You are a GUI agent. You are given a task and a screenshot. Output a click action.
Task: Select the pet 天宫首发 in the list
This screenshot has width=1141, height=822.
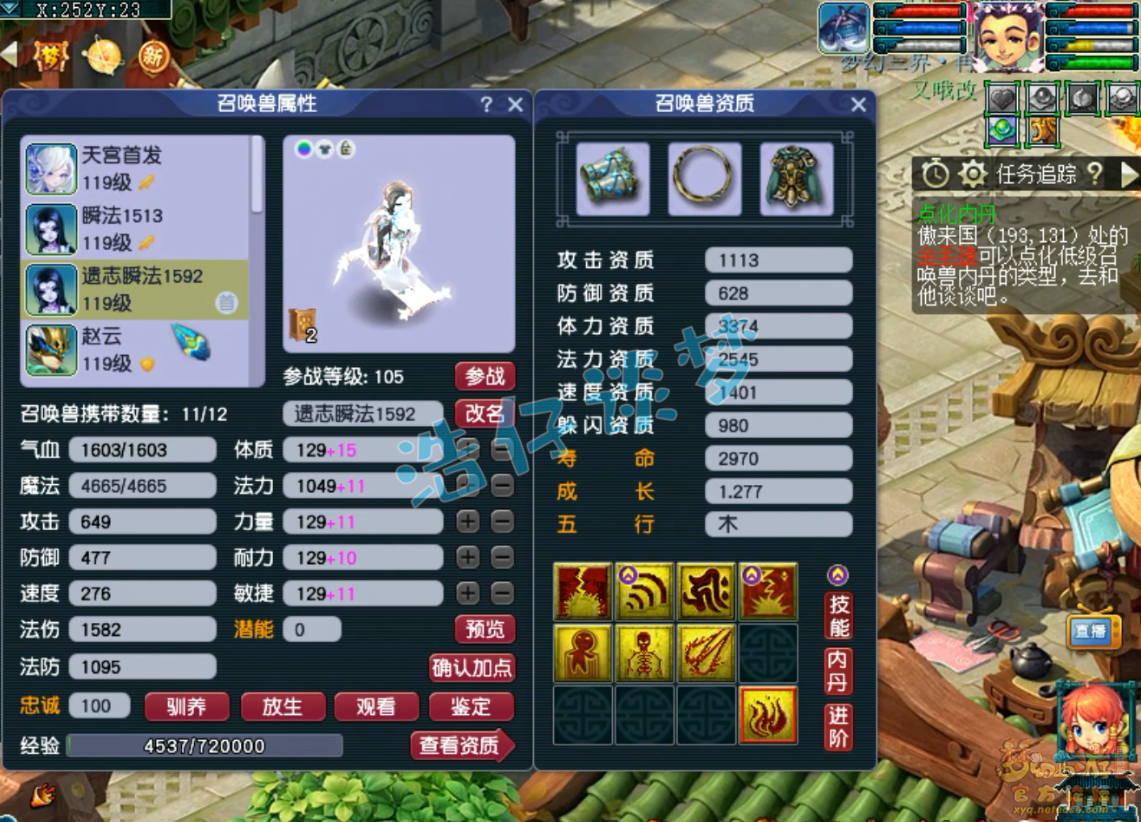coord(135,168)
